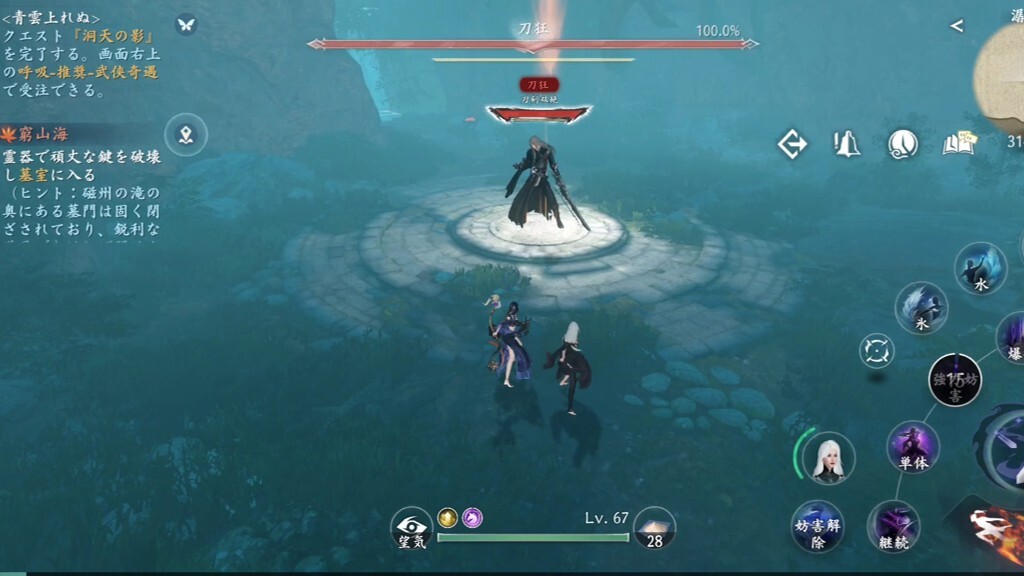The width and height of the screenshot is (1024, 576).
Task: Tap the purple horse buff icon
Action: [472, 517]
